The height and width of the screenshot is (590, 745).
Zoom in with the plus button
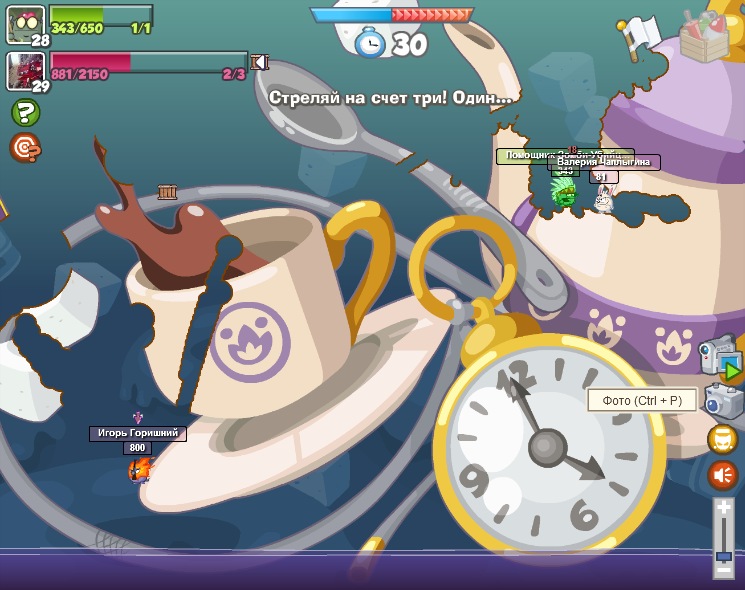click(724, 509)
